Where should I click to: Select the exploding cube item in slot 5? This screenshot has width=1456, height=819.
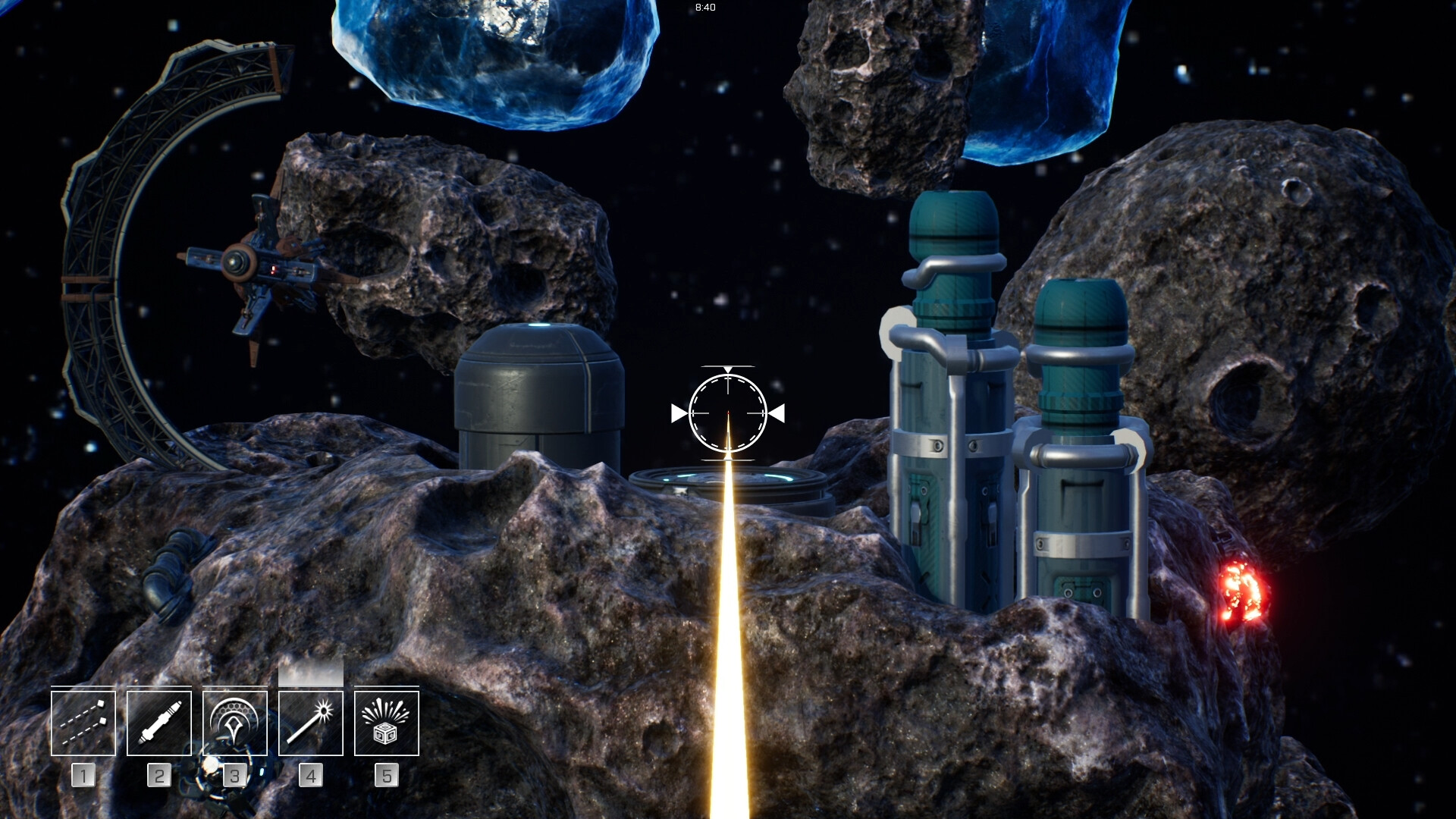386,722
